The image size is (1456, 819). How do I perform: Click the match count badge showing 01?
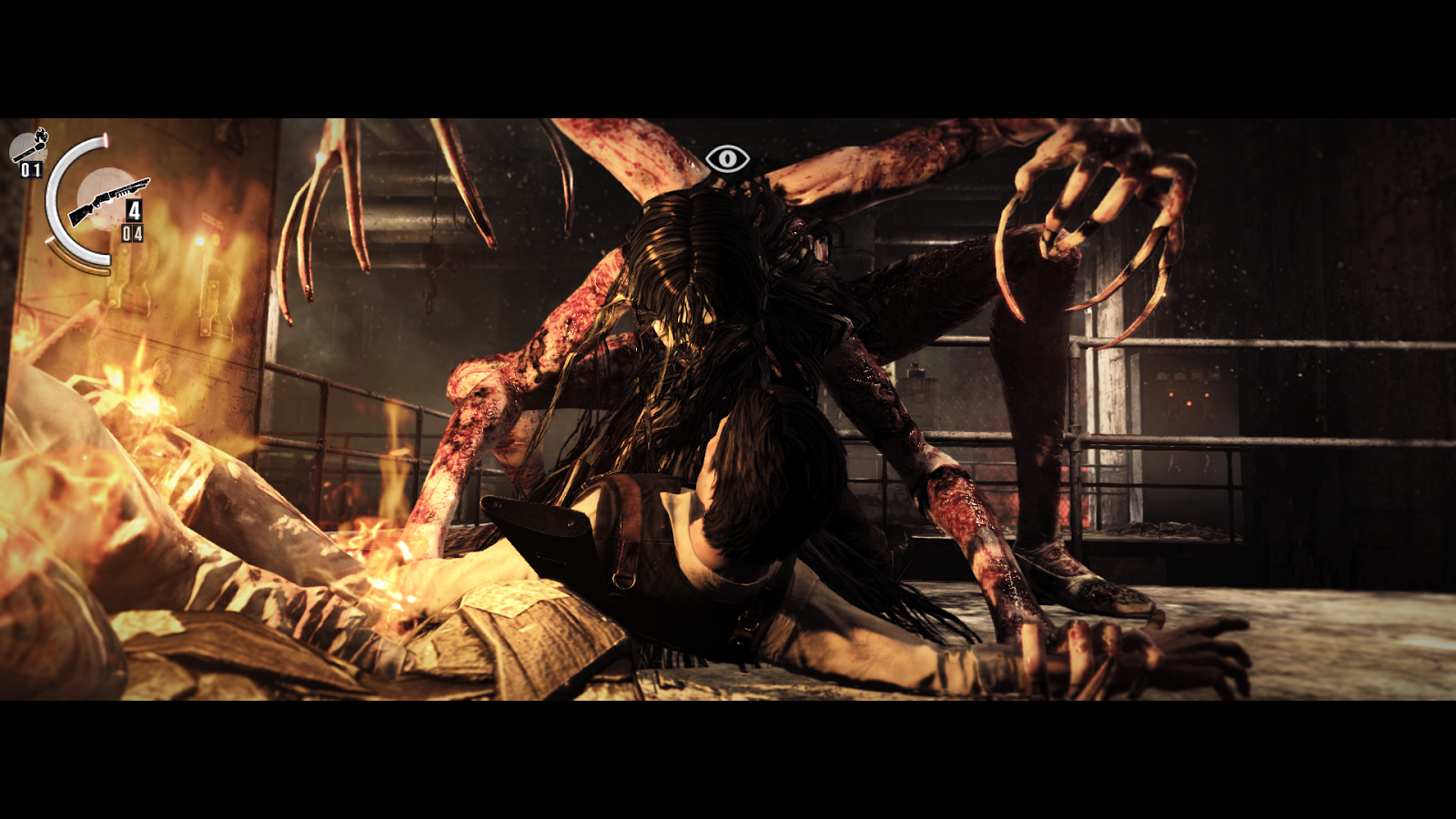[30, 169]
